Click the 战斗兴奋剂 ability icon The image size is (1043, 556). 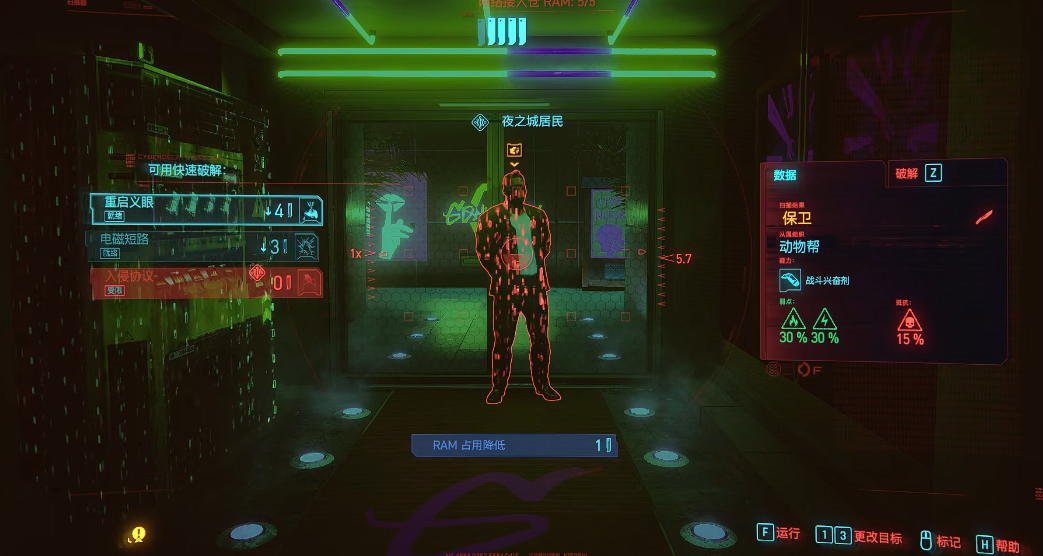789,281
